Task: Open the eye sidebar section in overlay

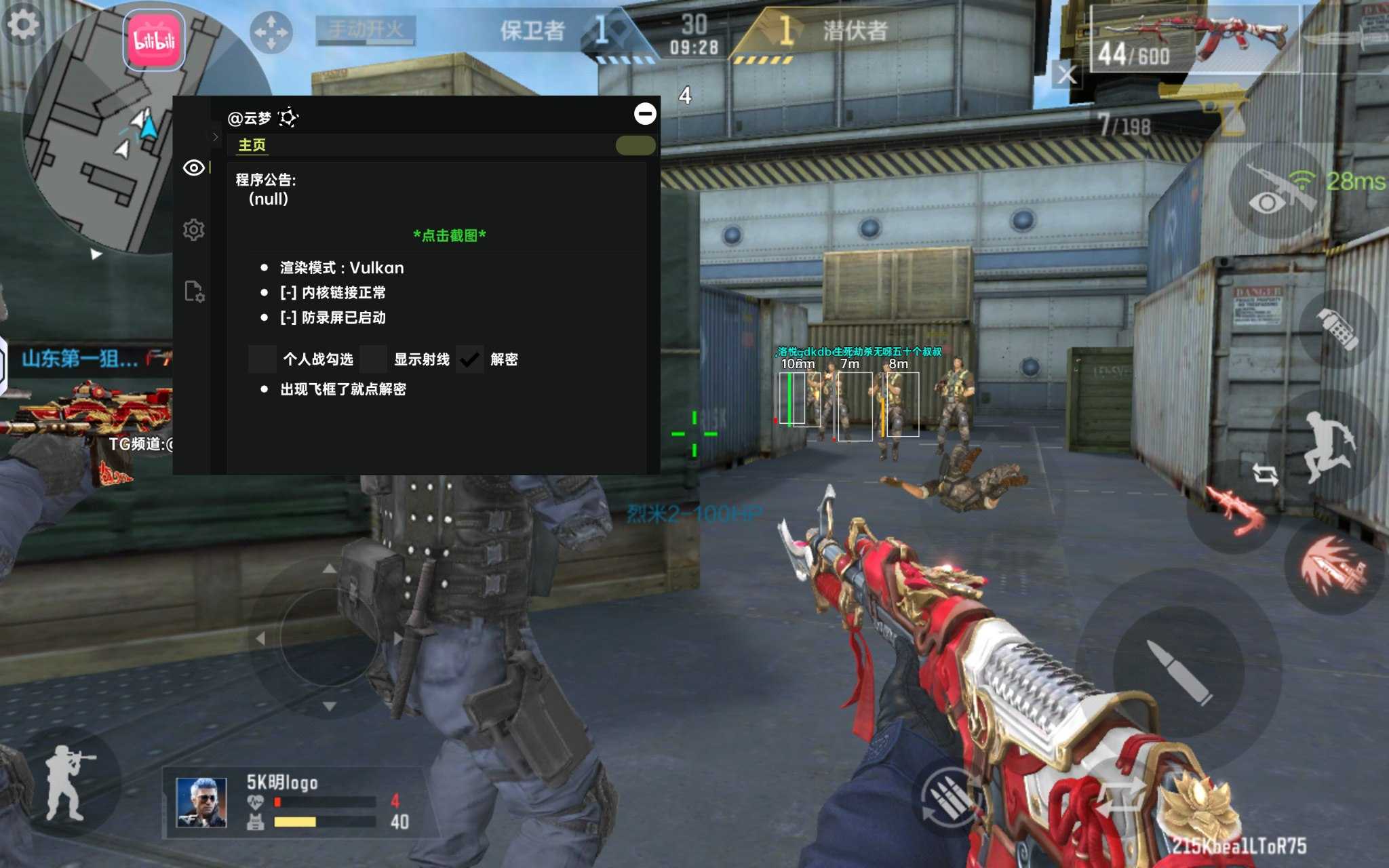Action: [x=194, y=167]
